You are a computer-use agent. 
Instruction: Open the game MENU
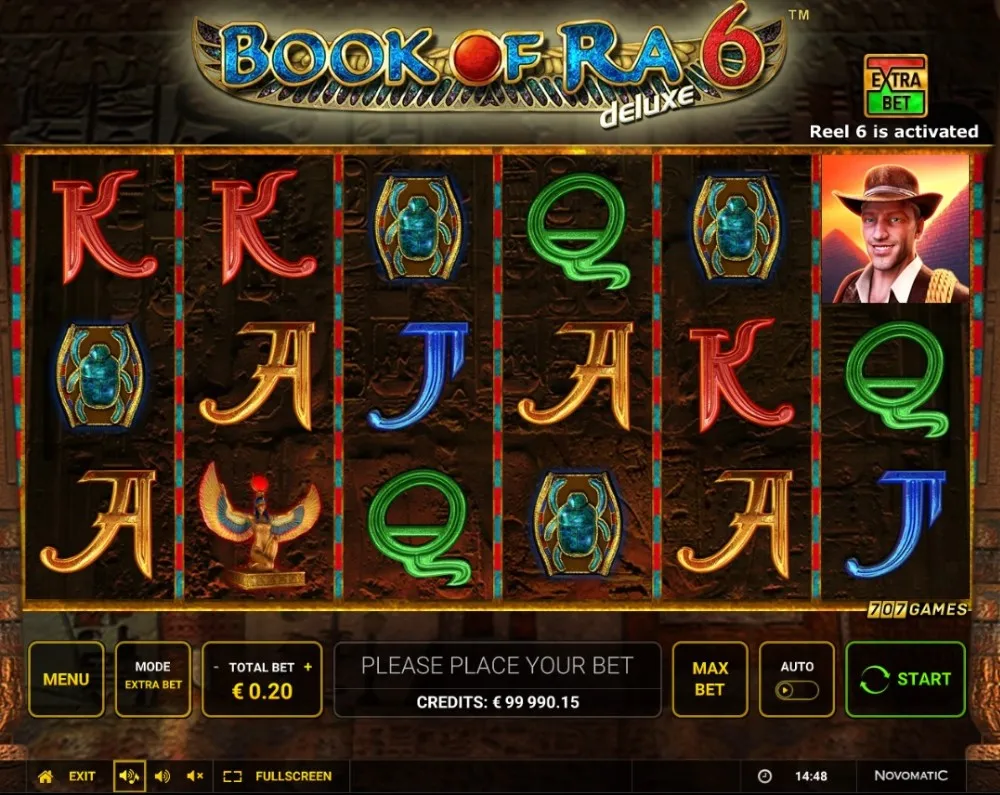[66, 679]
